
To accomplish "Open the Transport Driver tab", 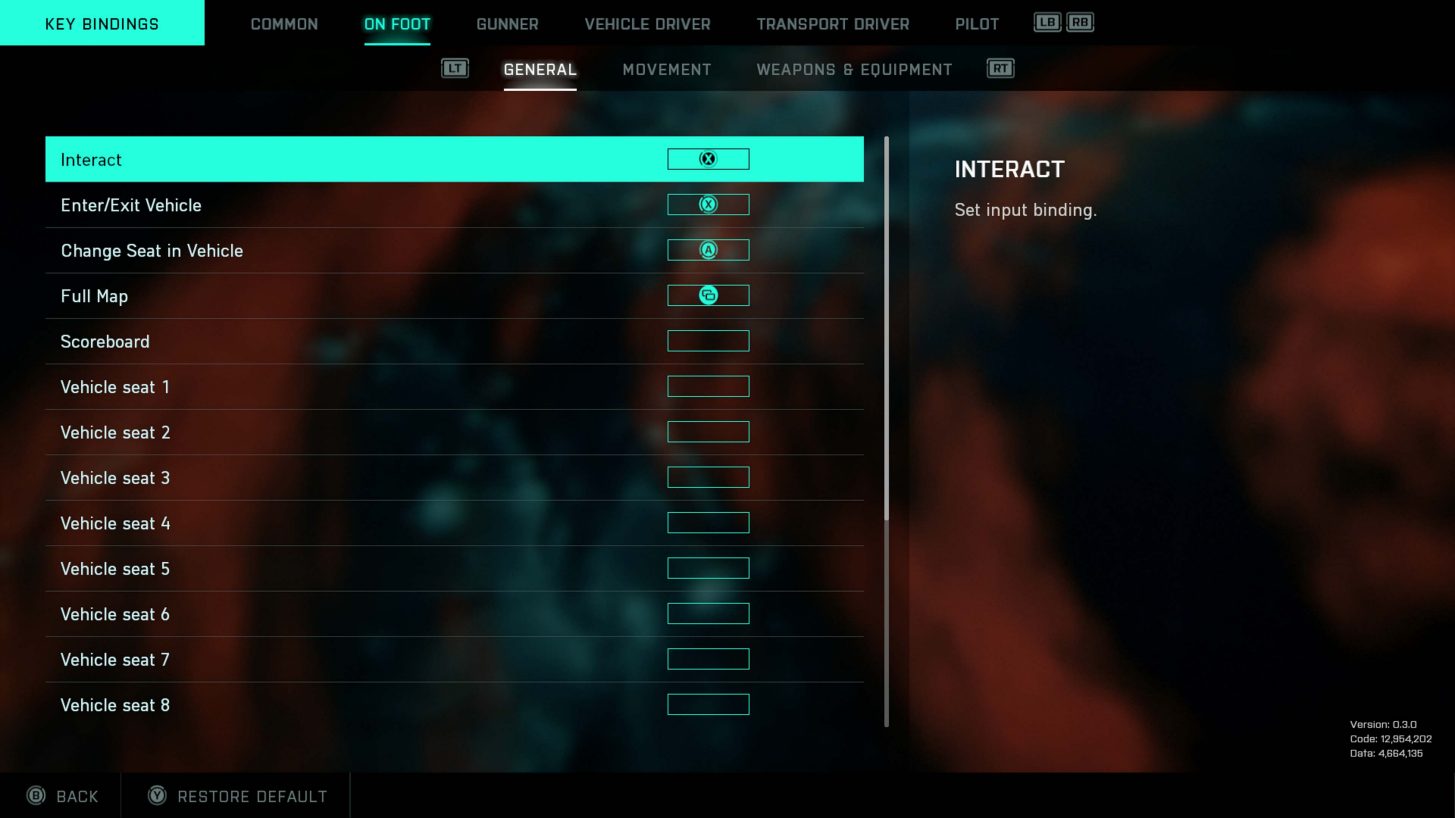I will 832,23.
